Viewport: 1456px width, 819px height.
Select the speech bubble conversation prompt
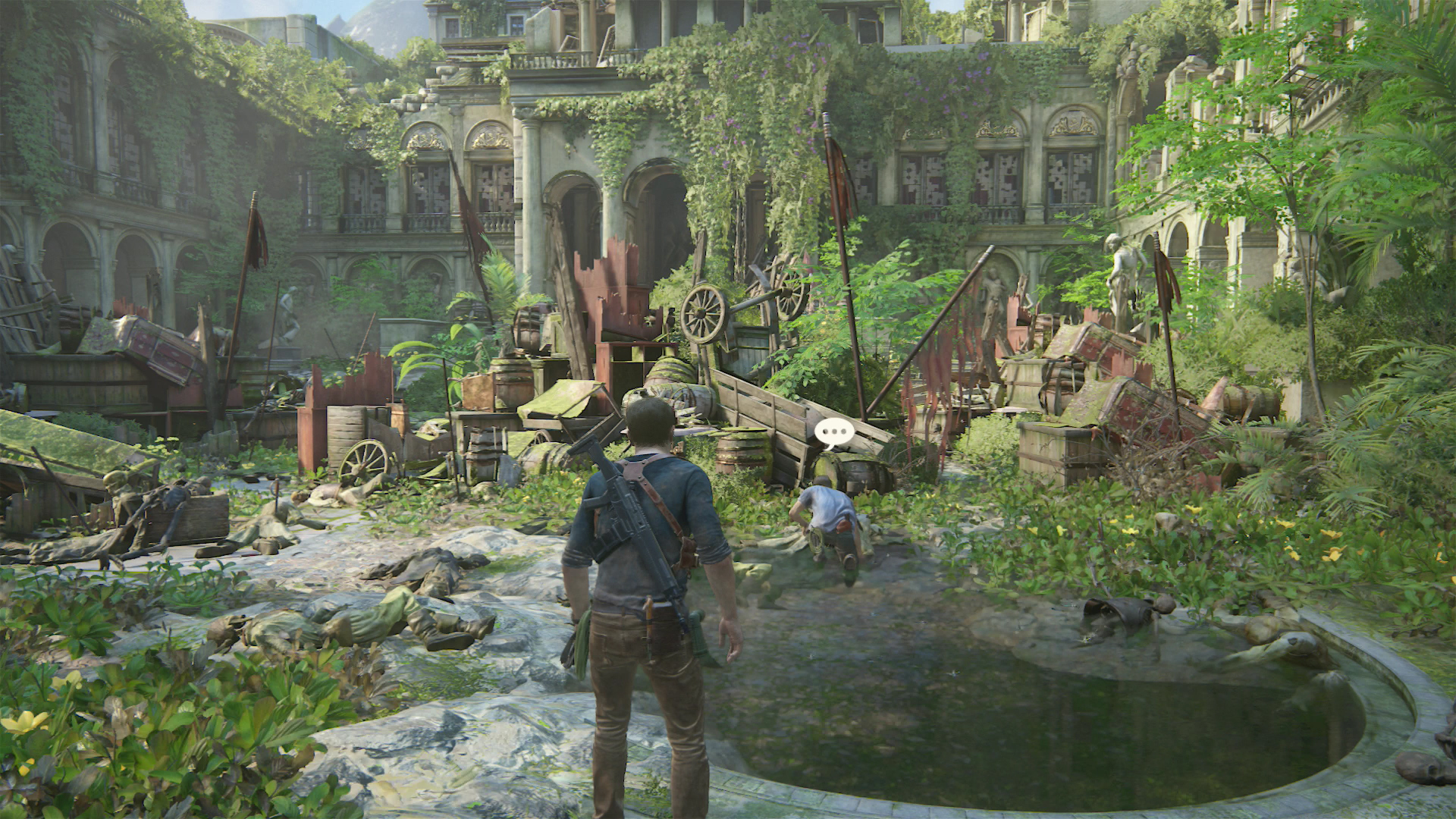click(x=834, y=433)
